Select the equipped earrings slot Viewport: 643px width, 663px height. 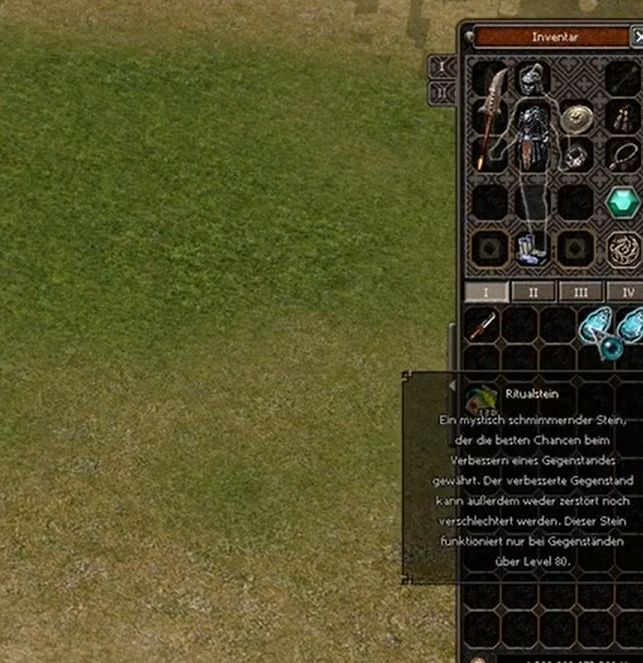[622, 117]
